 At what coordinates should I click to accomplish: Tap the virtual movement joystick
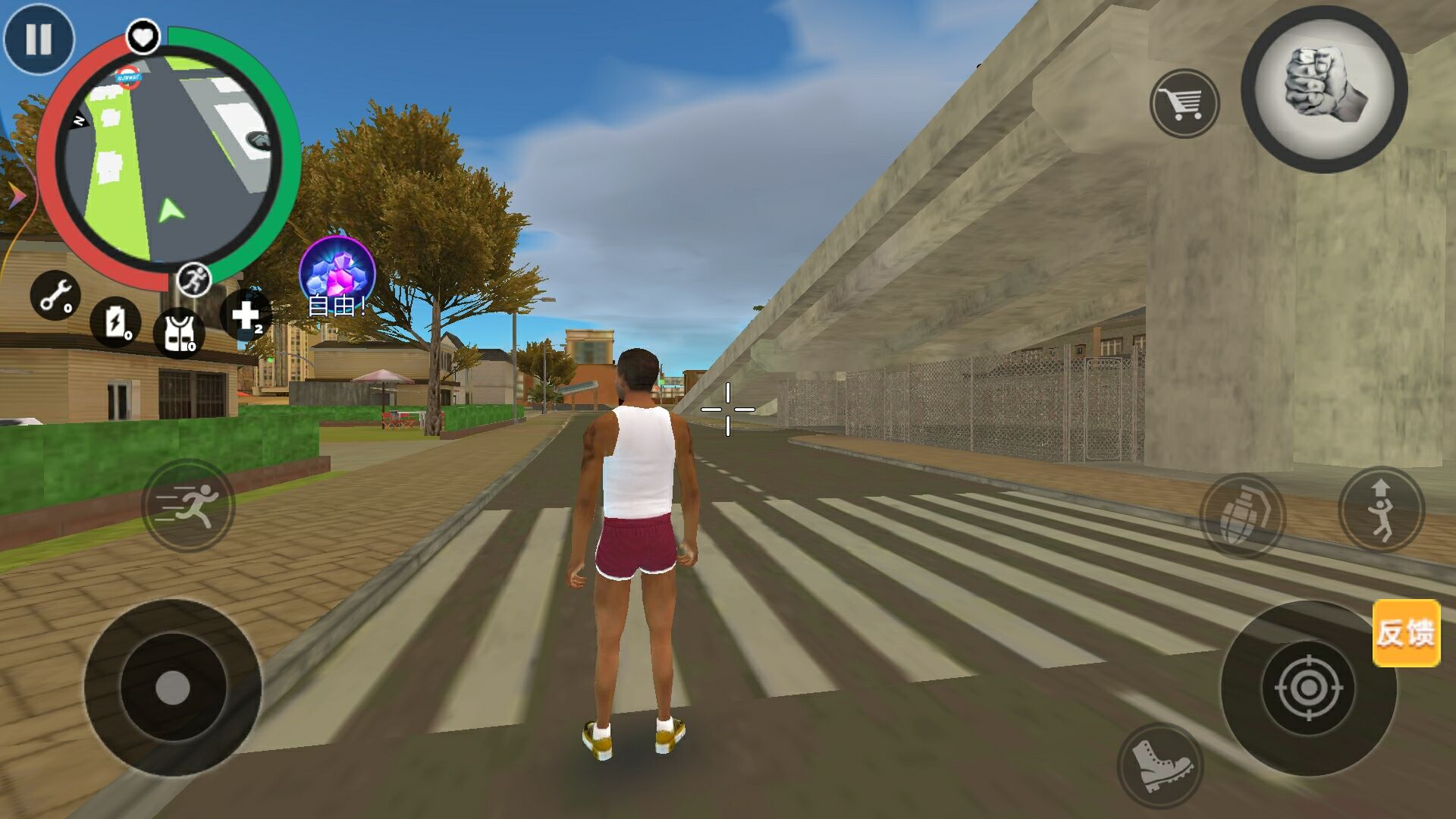(x=173, y=688)
